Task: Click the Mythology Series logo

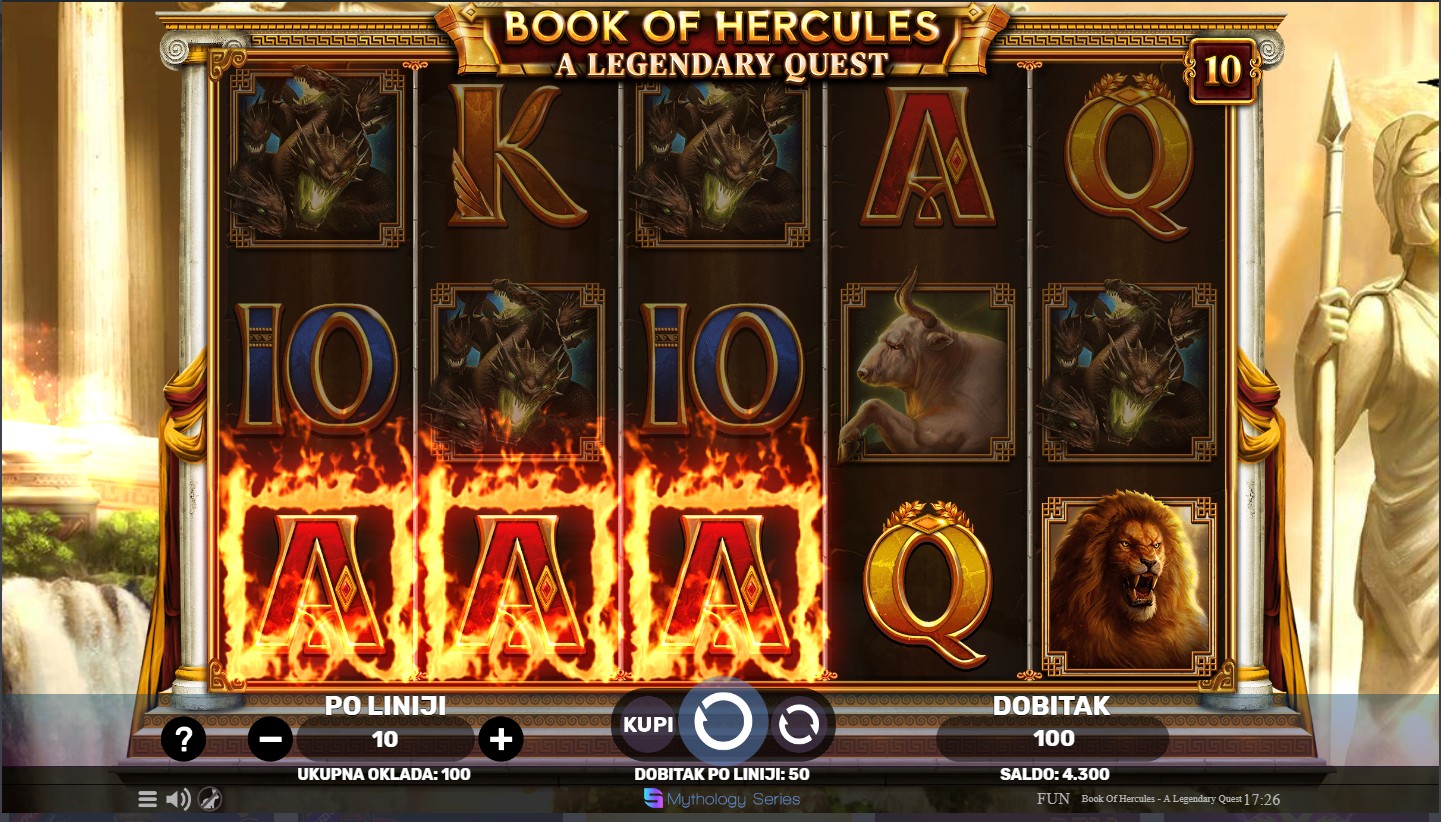Action: pos(722,799)
